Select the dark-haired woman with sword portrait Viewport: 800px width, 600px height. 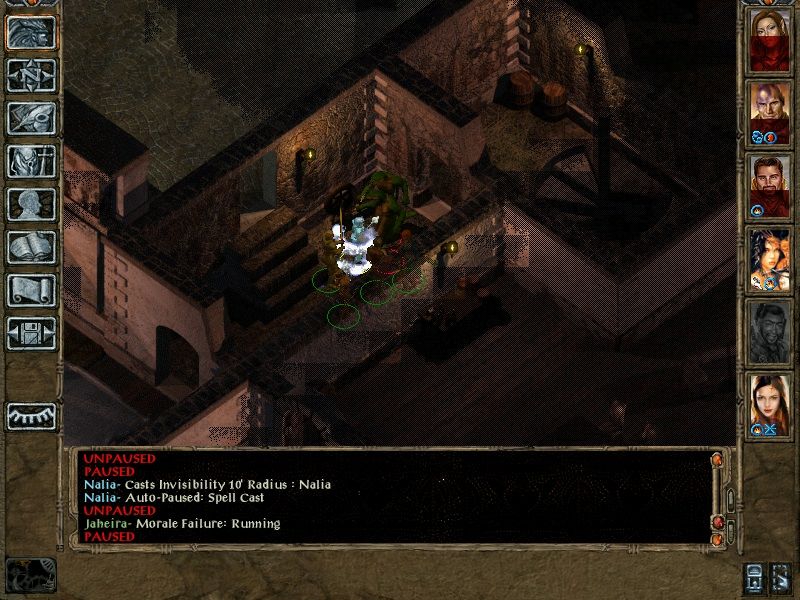pyautogui.click(x=769, y=258)
